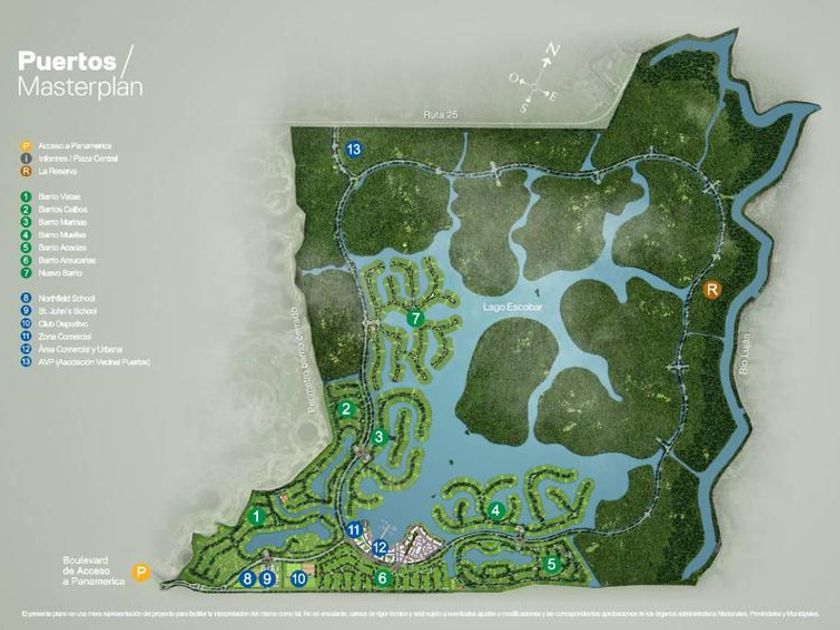Select the green 4 marker on the map

tap(495, 510)
